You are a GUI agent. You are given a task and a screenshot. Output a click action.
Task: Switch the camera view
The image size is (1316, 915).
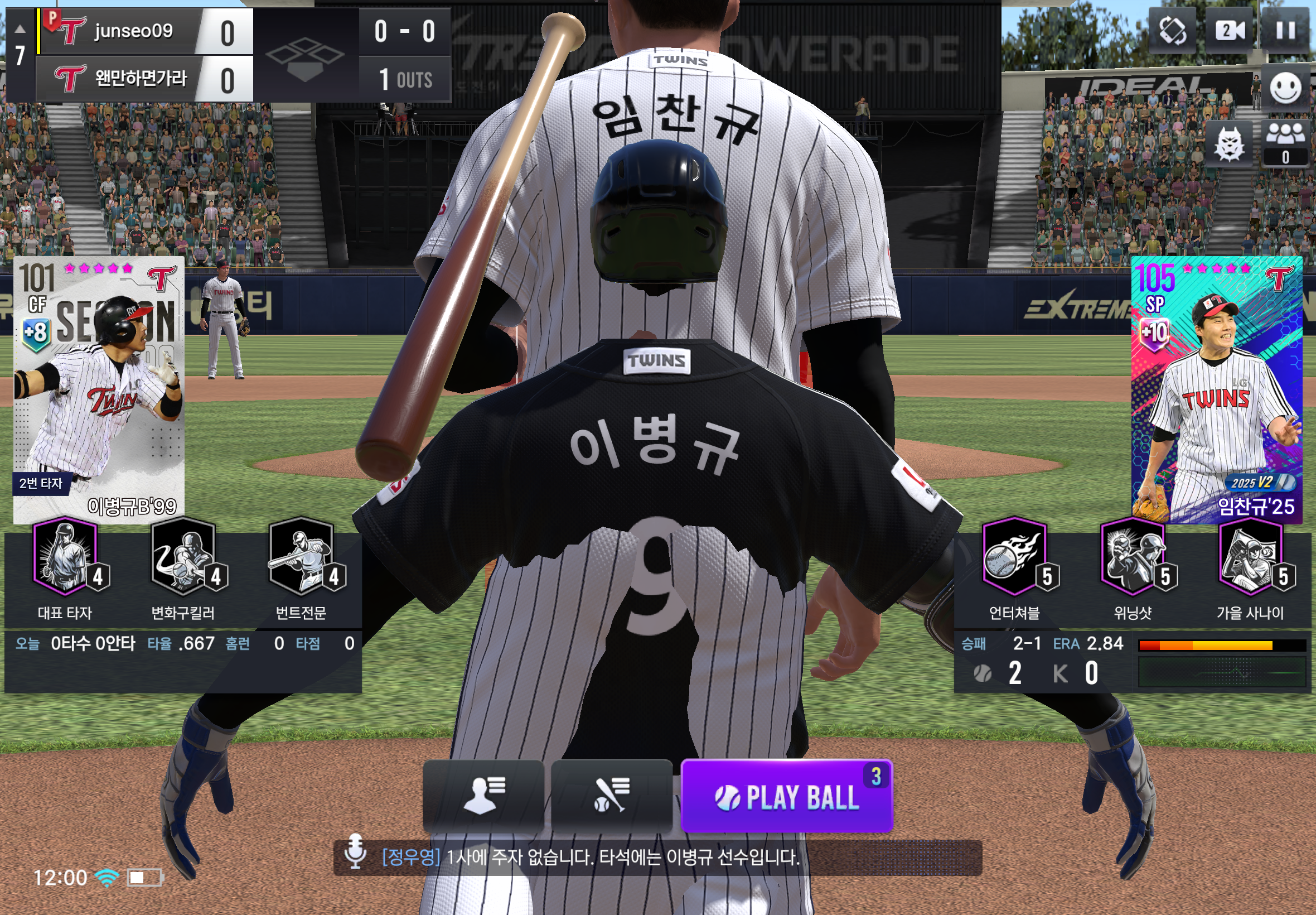click(1229, 30)
